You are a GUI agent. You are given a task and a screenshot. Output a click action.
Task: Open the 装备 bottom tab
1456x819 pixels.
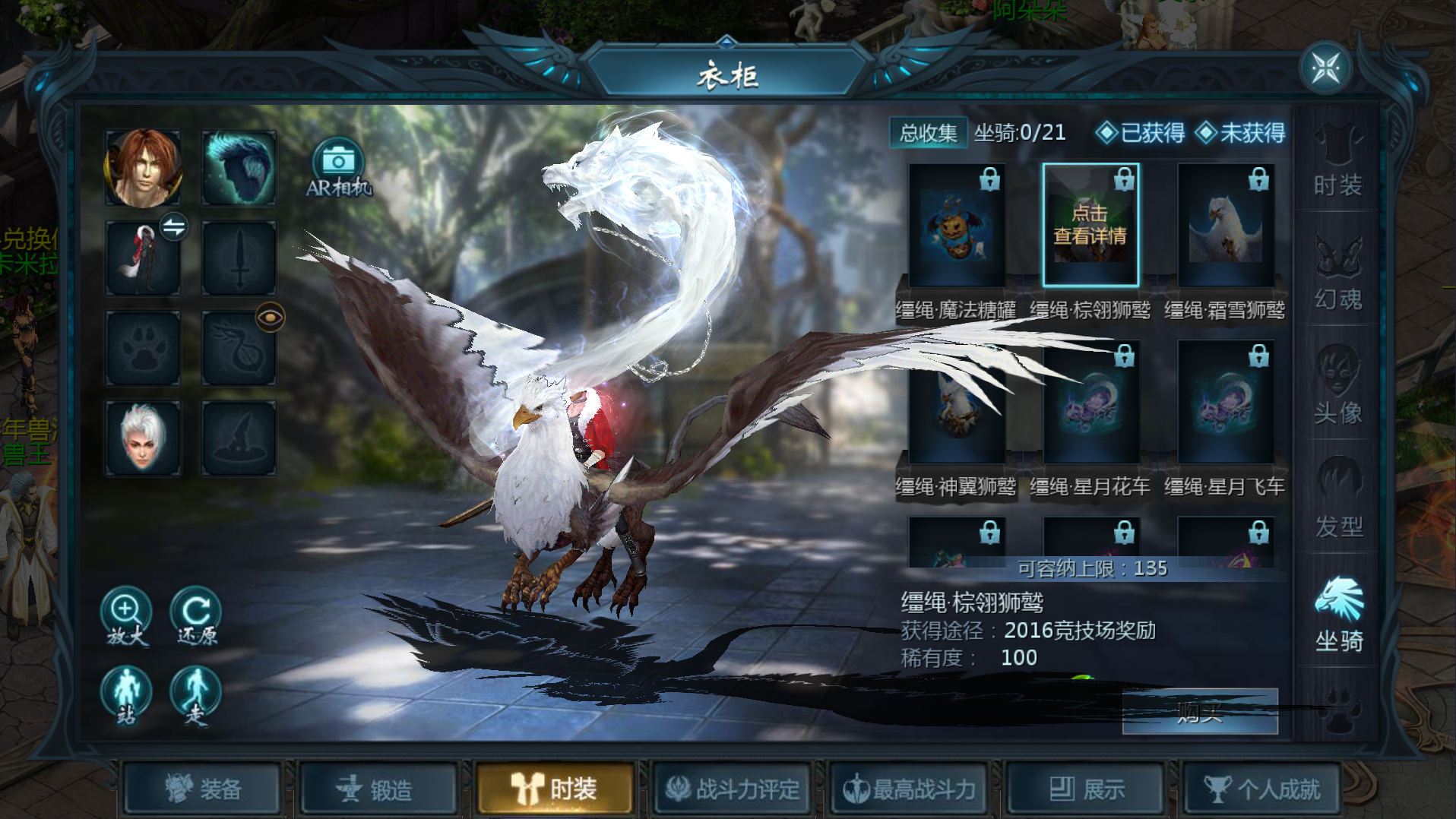point(203,789)
